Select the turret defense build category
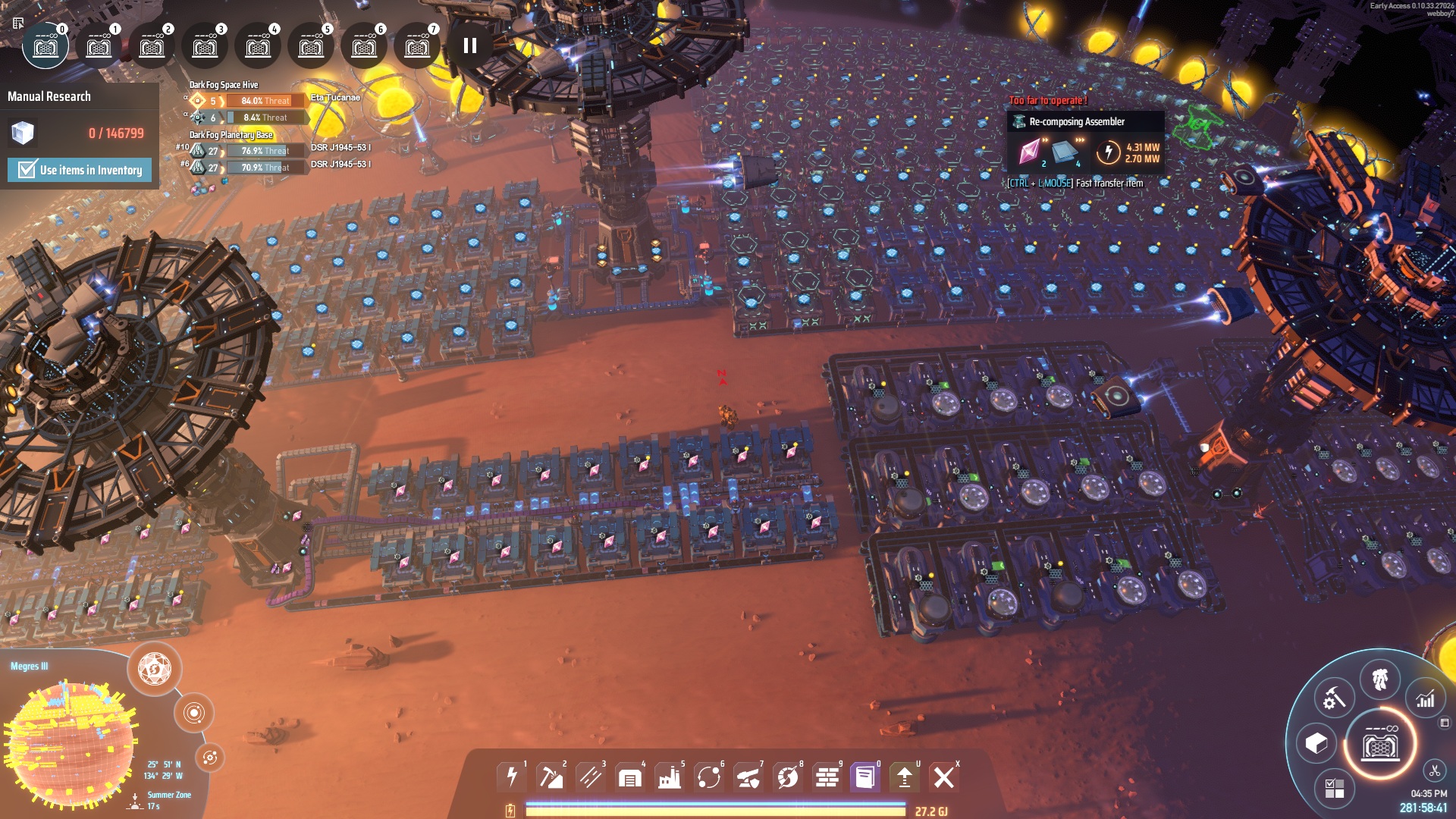 [x=748, y=777]
